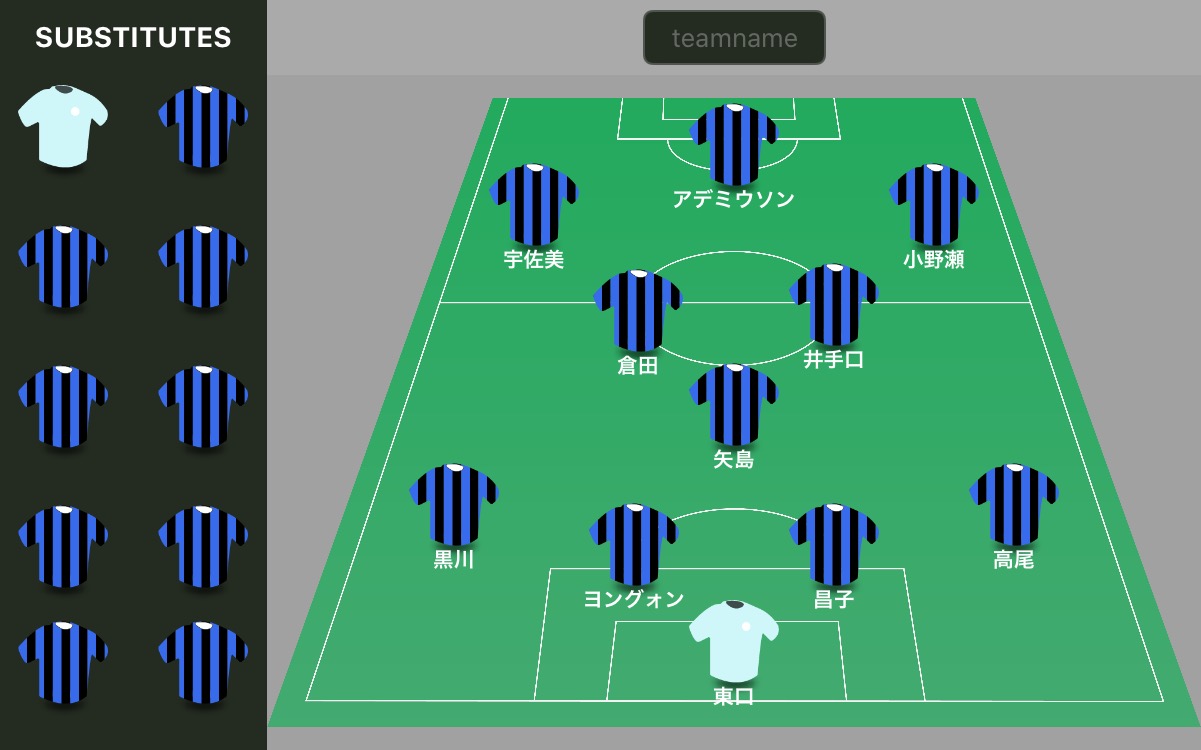
Task: Select the goalkeeper 東口 shirt
Action: tap(734, 641)
